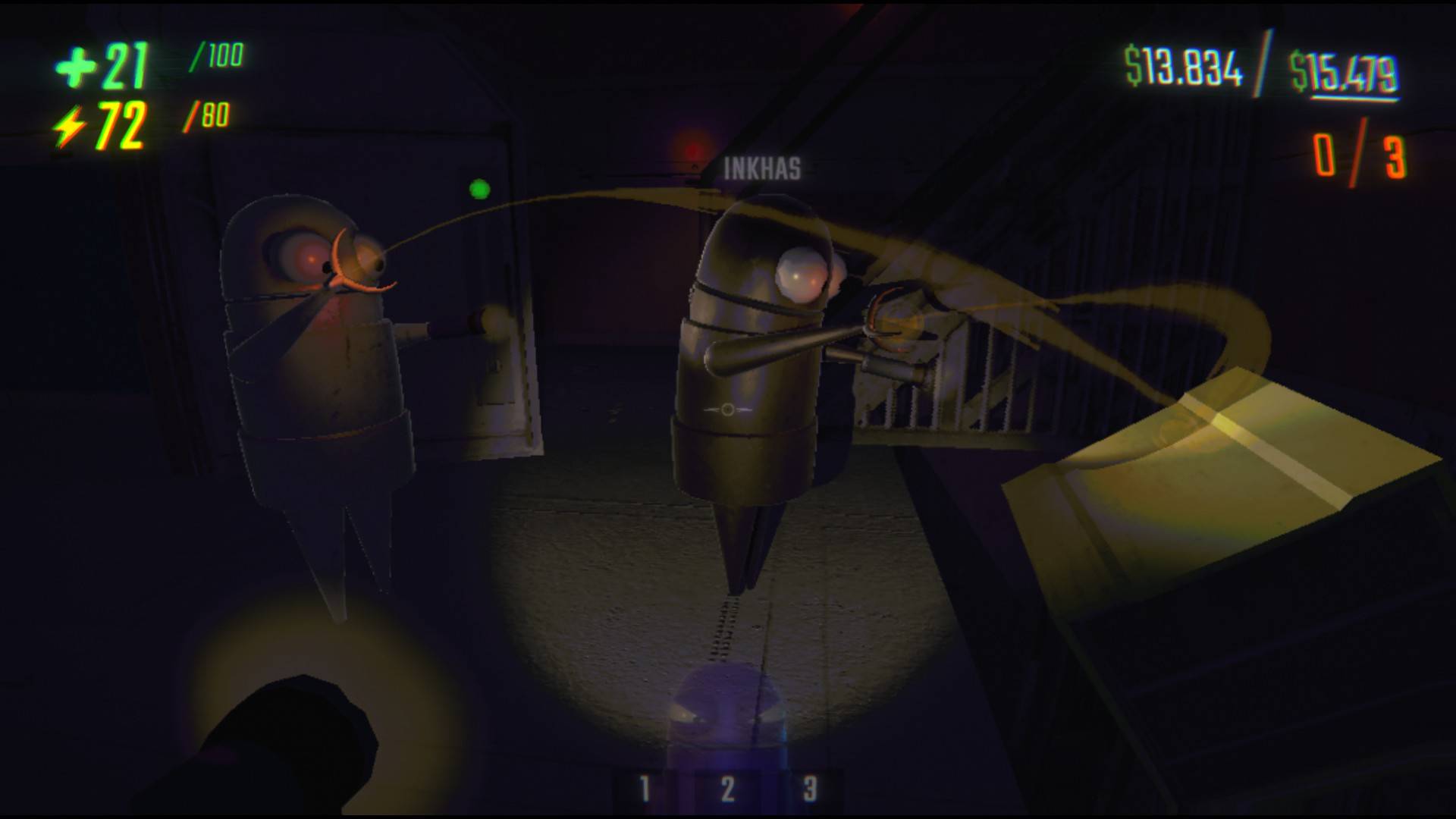1456x819 pixels.
Task: Choose inventory slot number 2
Action: click(727, 789)
